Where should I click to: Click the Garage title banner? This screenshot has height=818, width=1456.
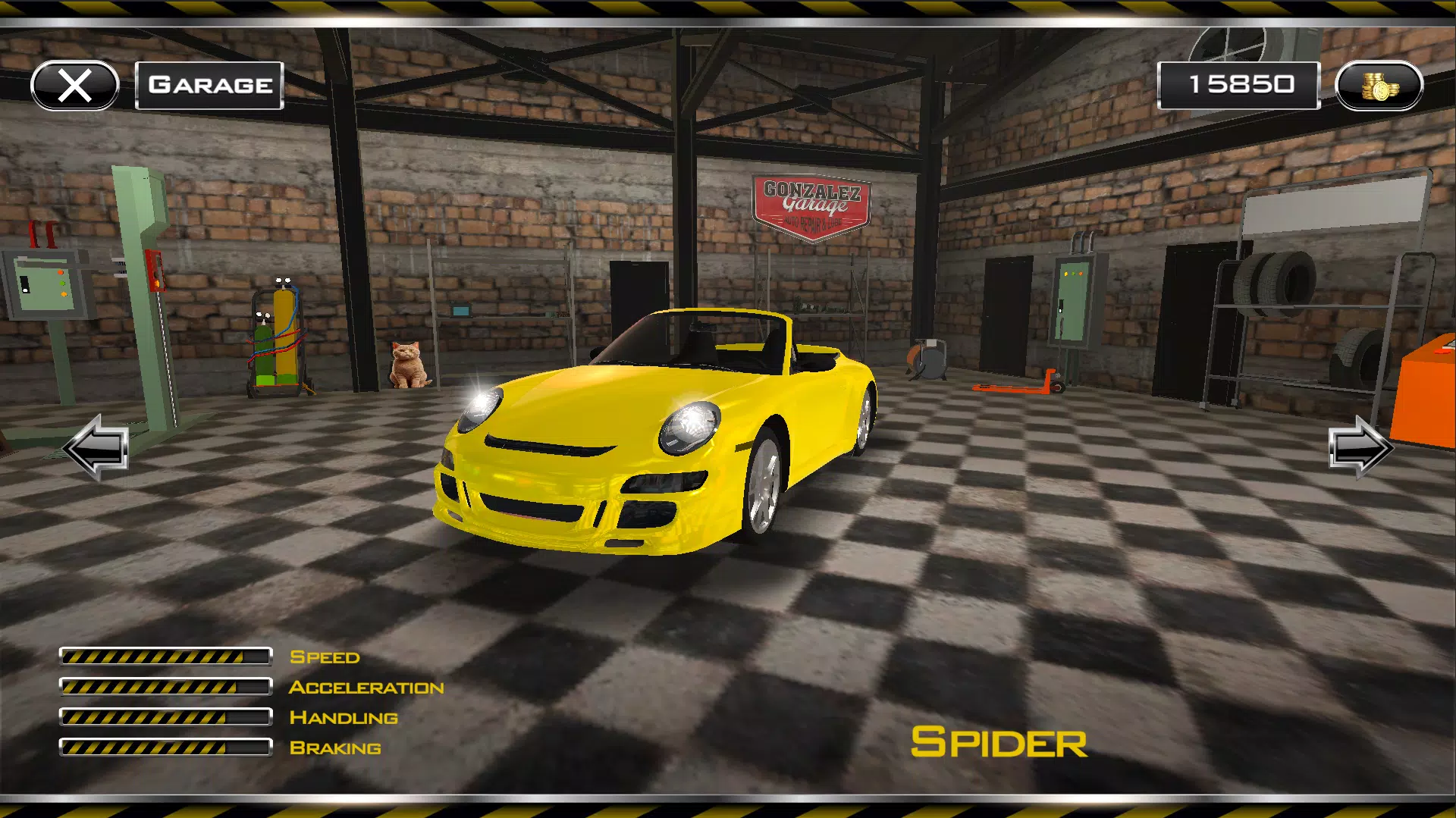209,84
